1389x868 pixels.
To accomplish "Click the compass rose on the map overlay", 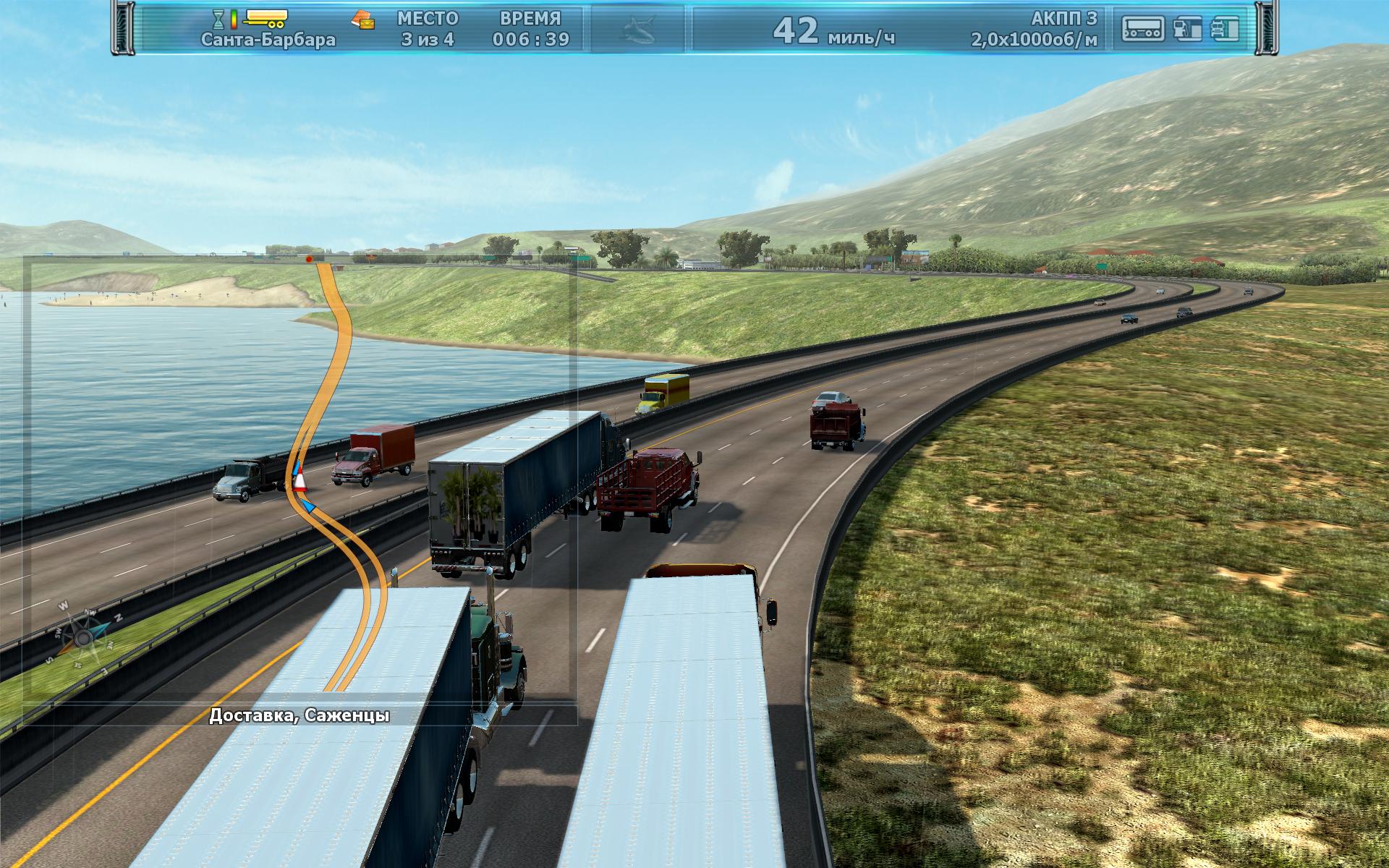I will [84, 637].
